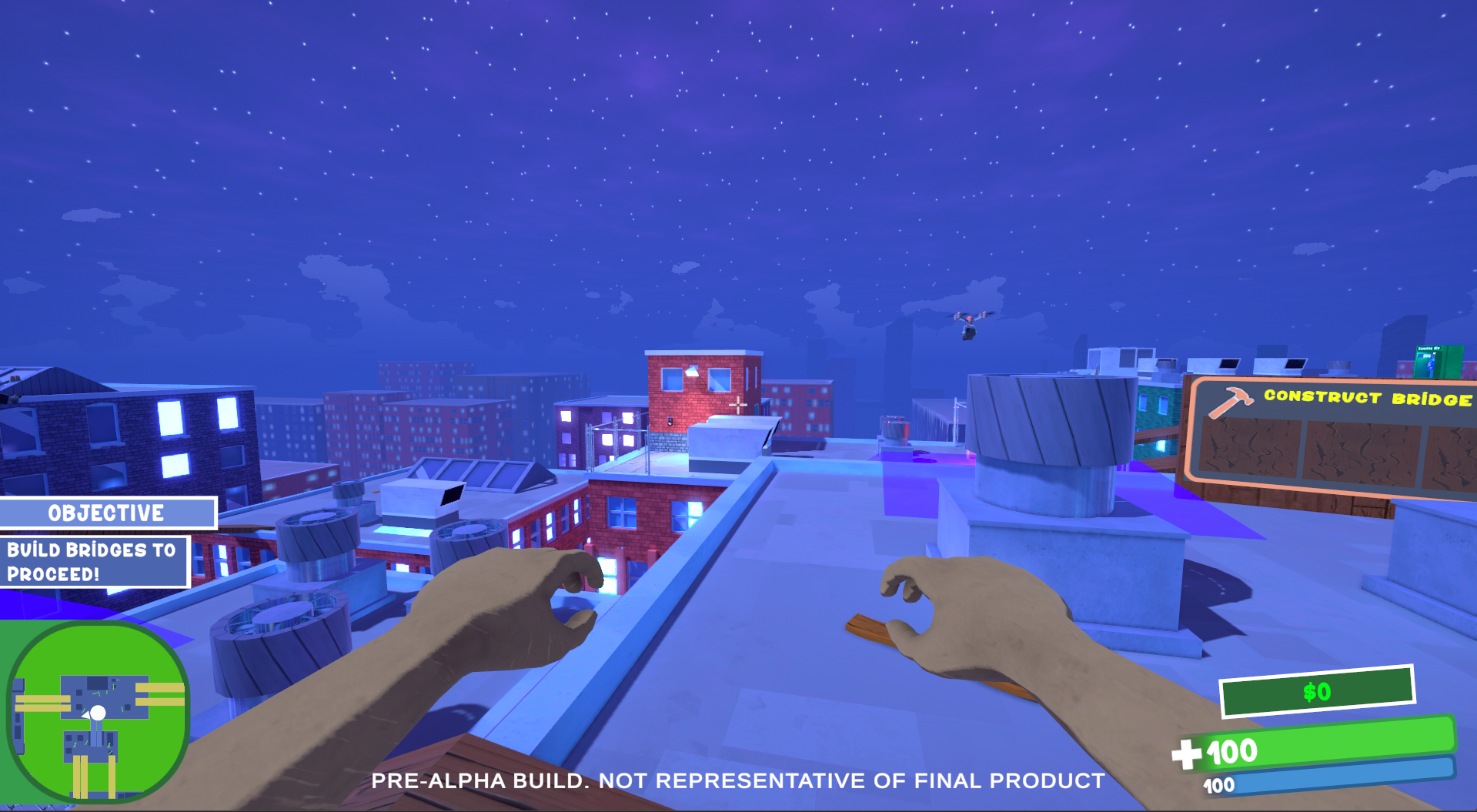Select the Objective tracker header
The width and height of the screenshot is (1477, 812).
[106, 513]
